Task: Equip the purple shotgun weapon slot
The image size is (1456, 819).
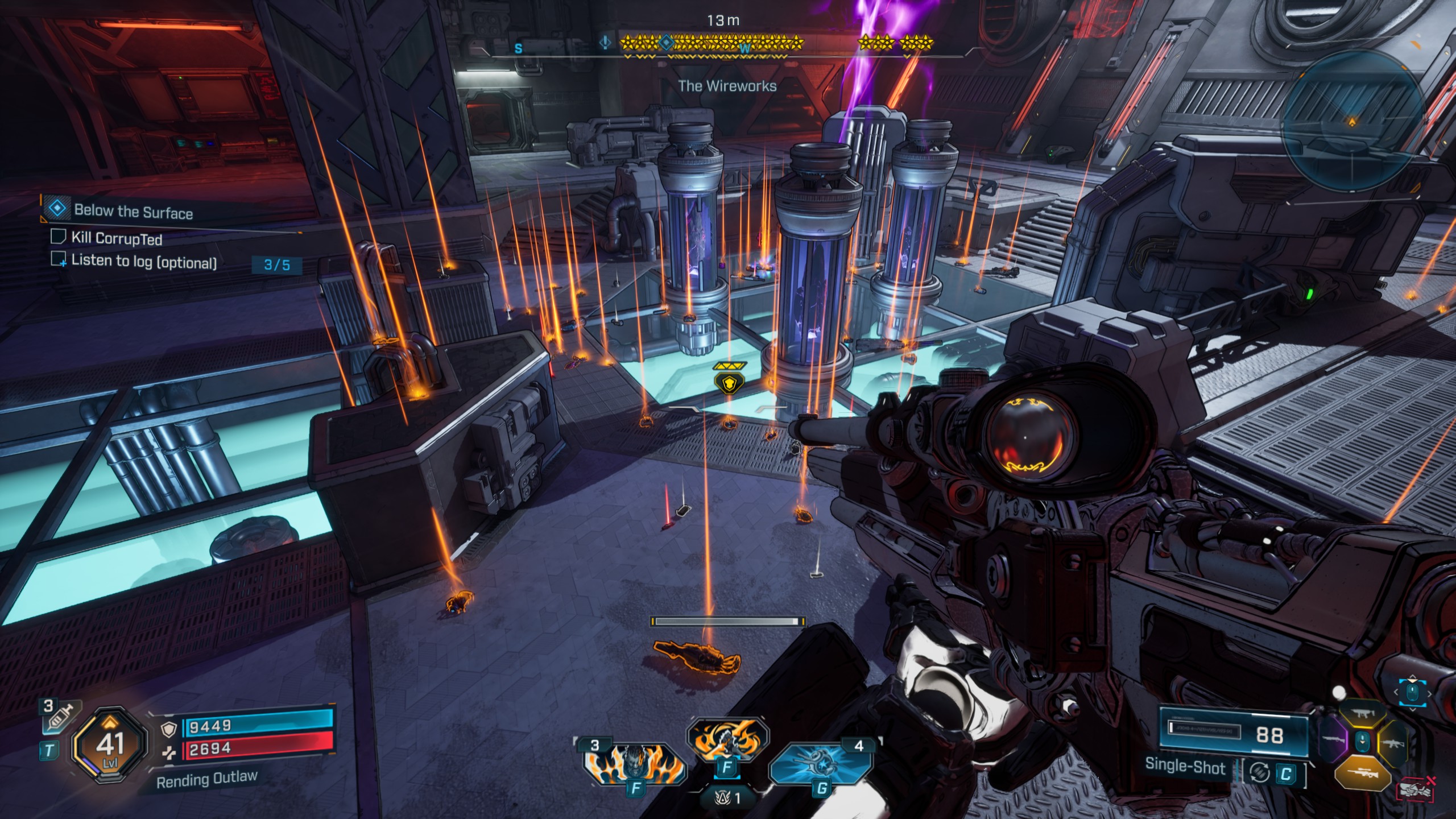Action: (x=1333, y=741)
